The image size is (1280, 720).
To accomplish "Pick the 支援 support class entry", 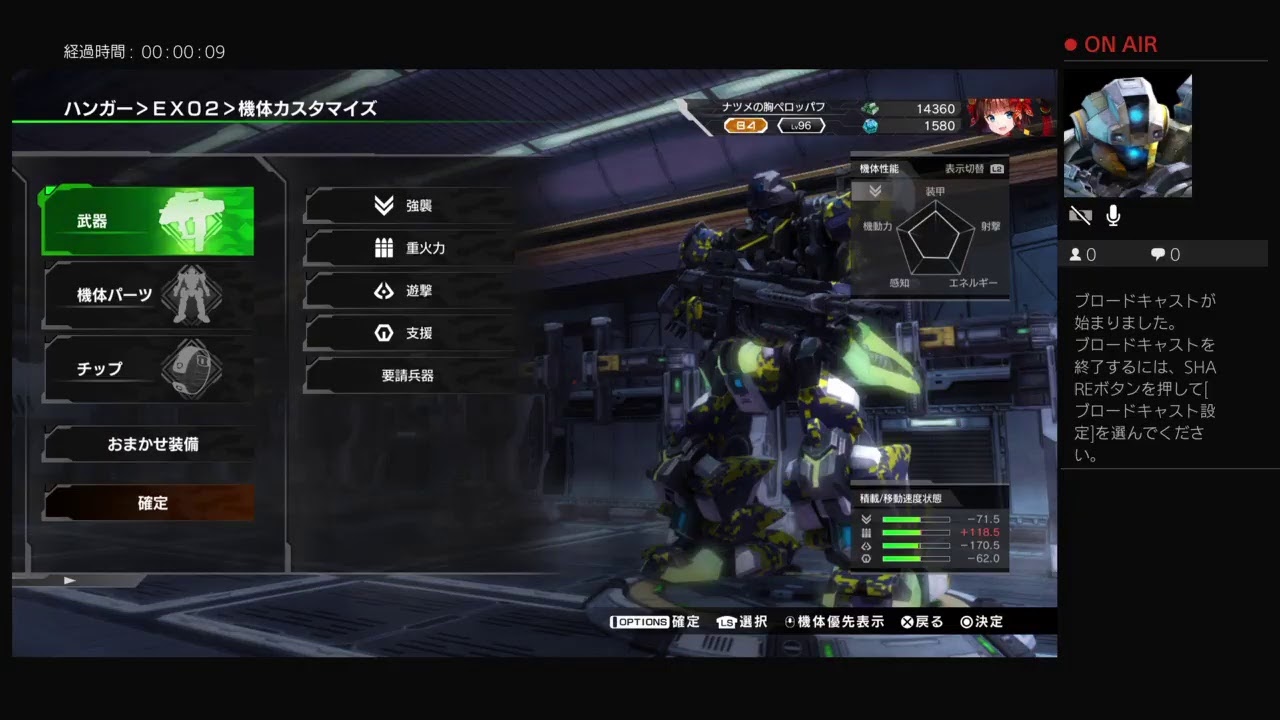I will 410,333.
